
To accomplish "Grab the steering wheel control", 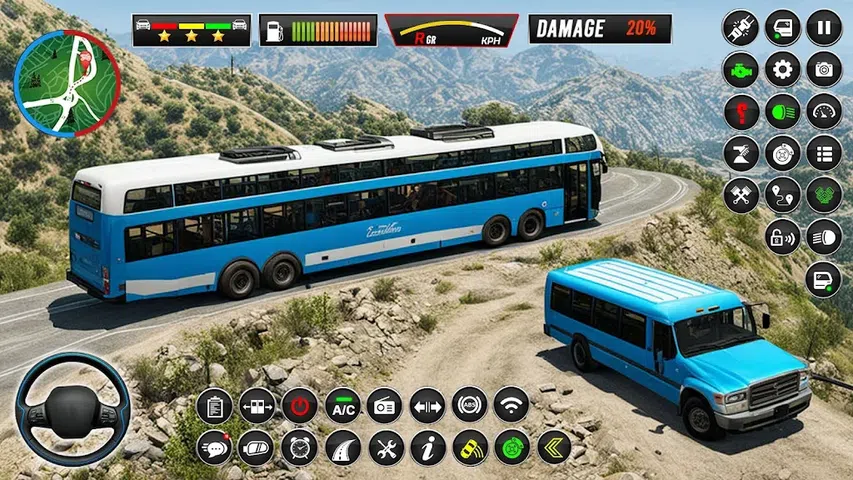I will (72, 408).
